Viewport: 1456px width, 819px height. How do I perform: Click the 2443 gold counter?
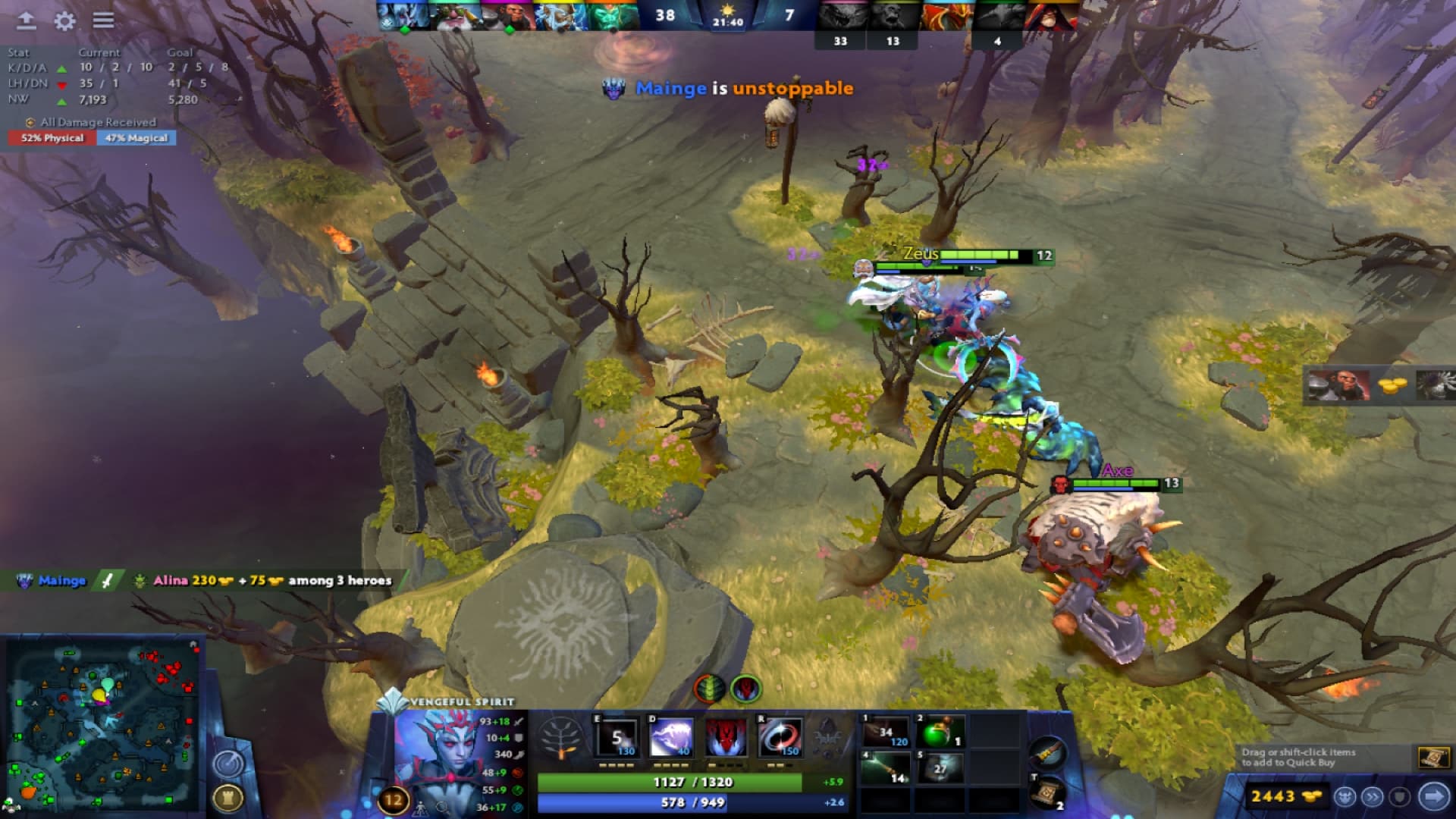(1284, 796)
